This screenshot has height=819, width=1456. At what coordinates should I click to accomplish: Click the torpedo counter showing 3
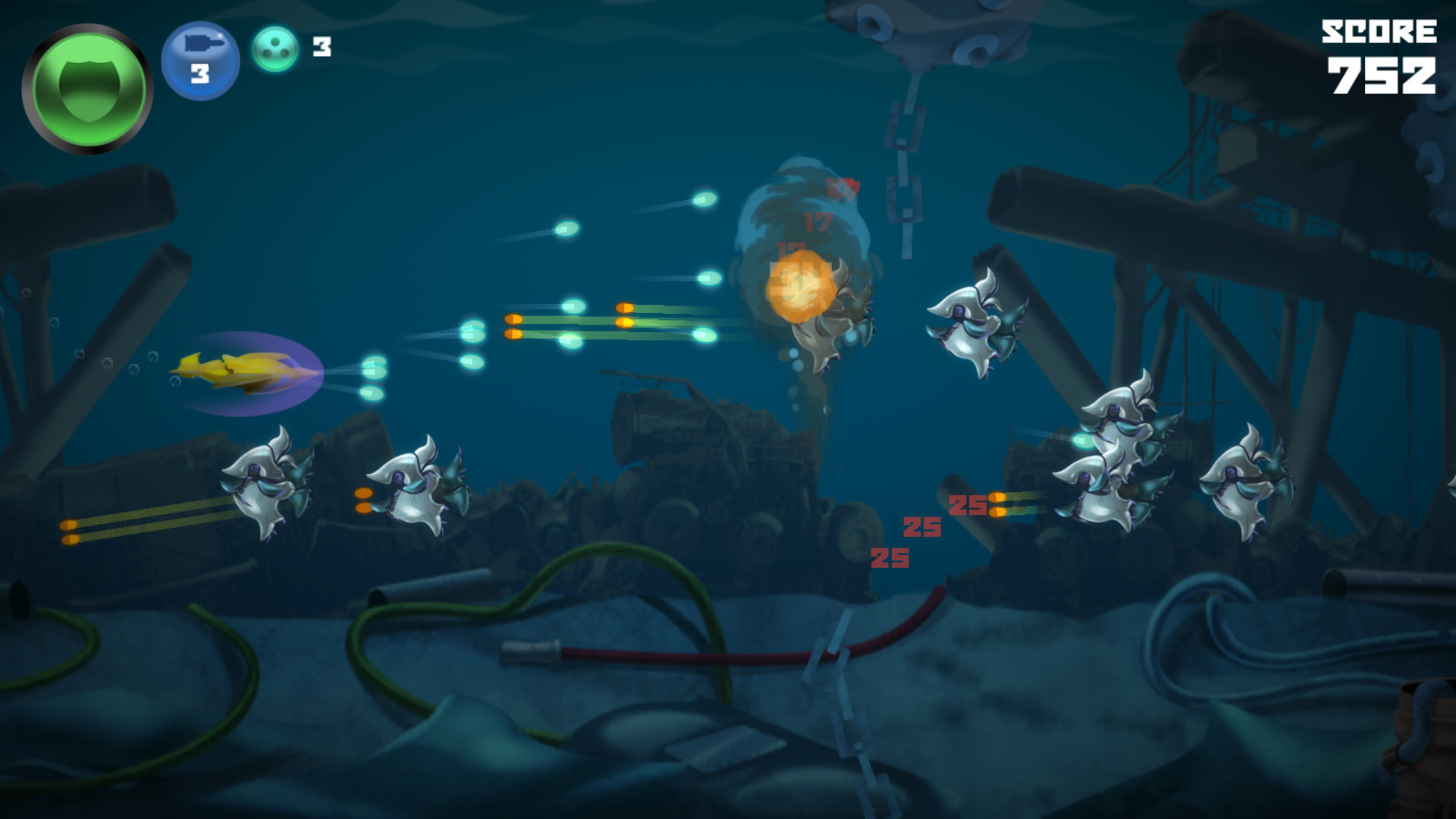(201, 74)
